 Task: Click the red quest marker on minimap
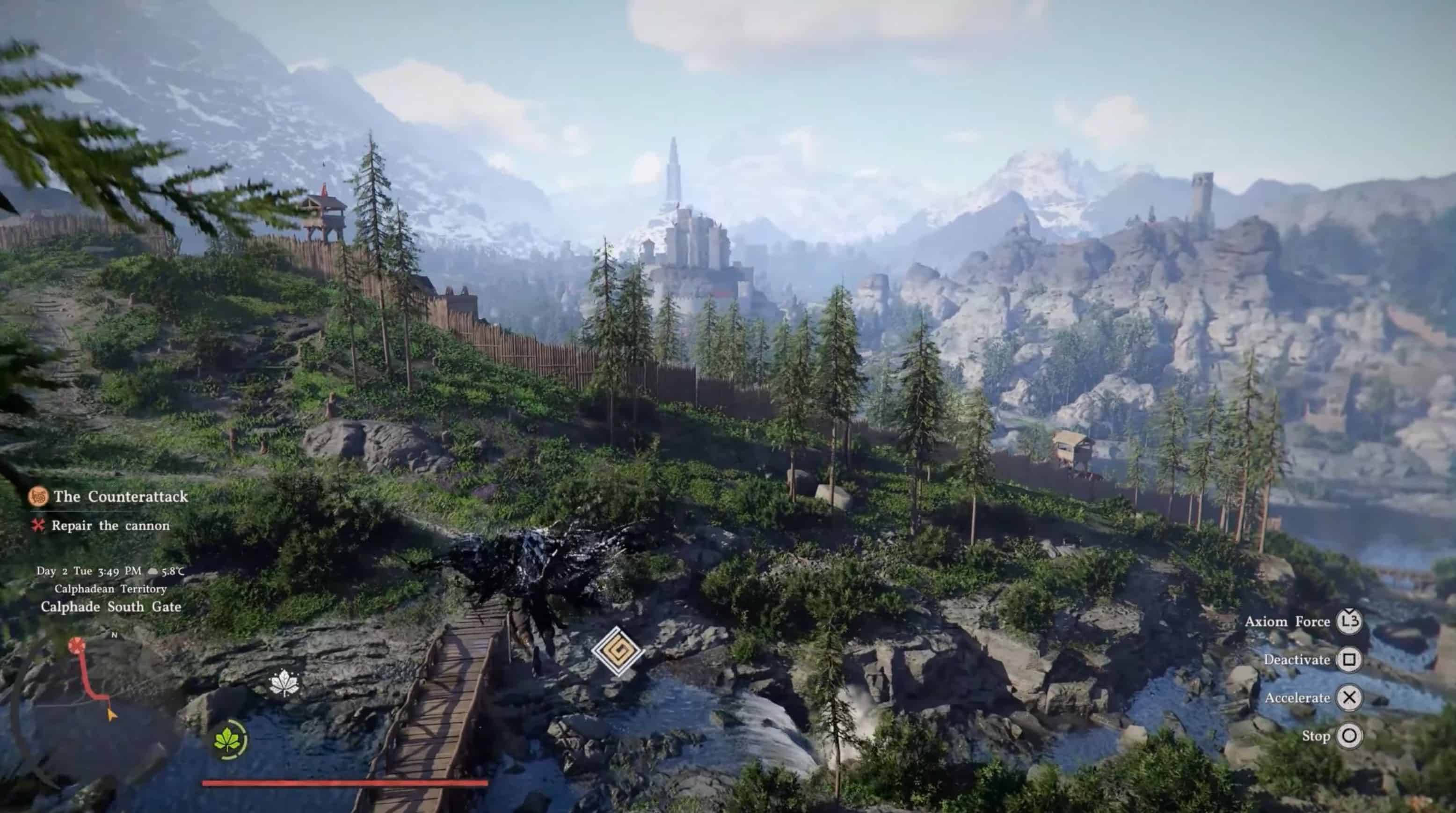click(x=76, y=645)
